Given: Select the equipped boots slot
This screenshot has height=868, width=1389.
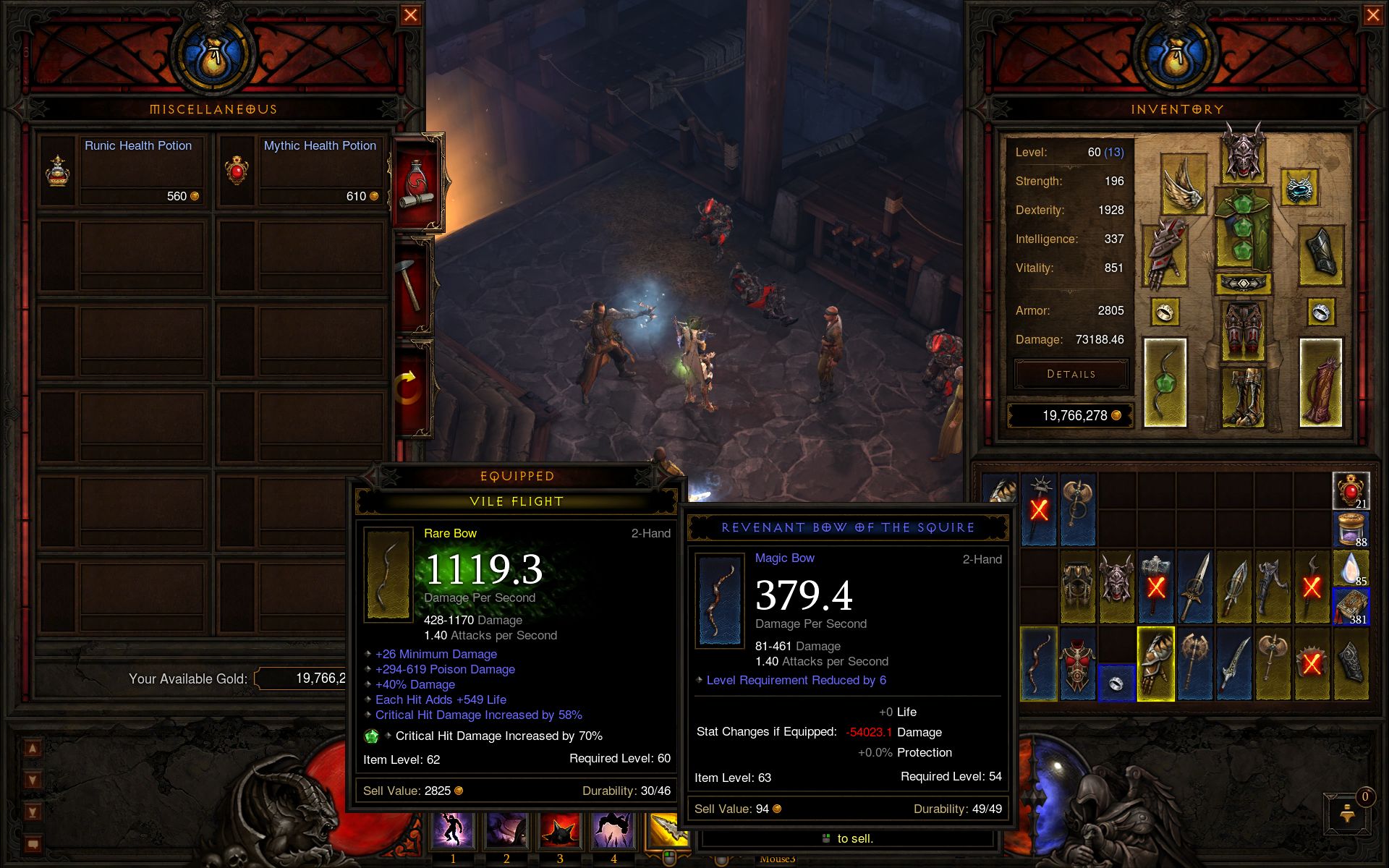Looking at the screenshot, I should [x=1243, y=396].
